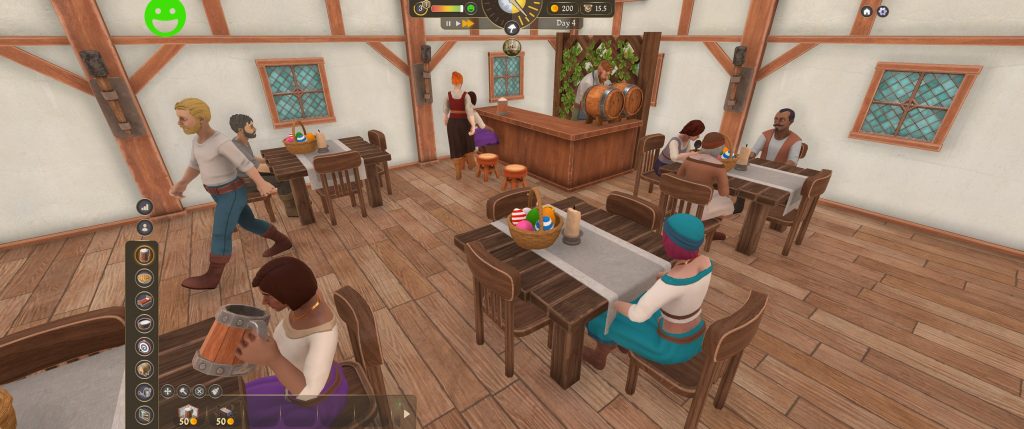This screenshot has height=429, width=1024.
Task: Select the pie food category
Action: pyautogui.click(x=145, y=278)
